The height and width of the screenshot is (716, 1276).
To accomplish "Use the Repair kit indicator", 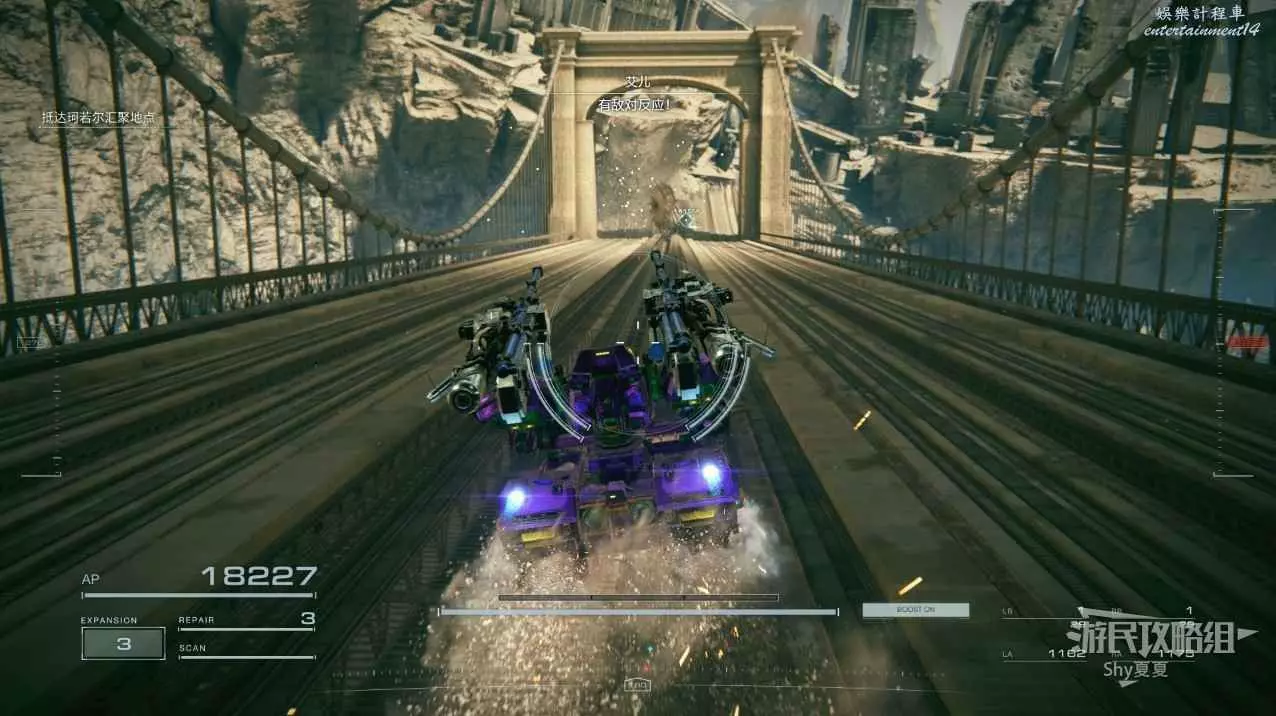I will [246, 621].
